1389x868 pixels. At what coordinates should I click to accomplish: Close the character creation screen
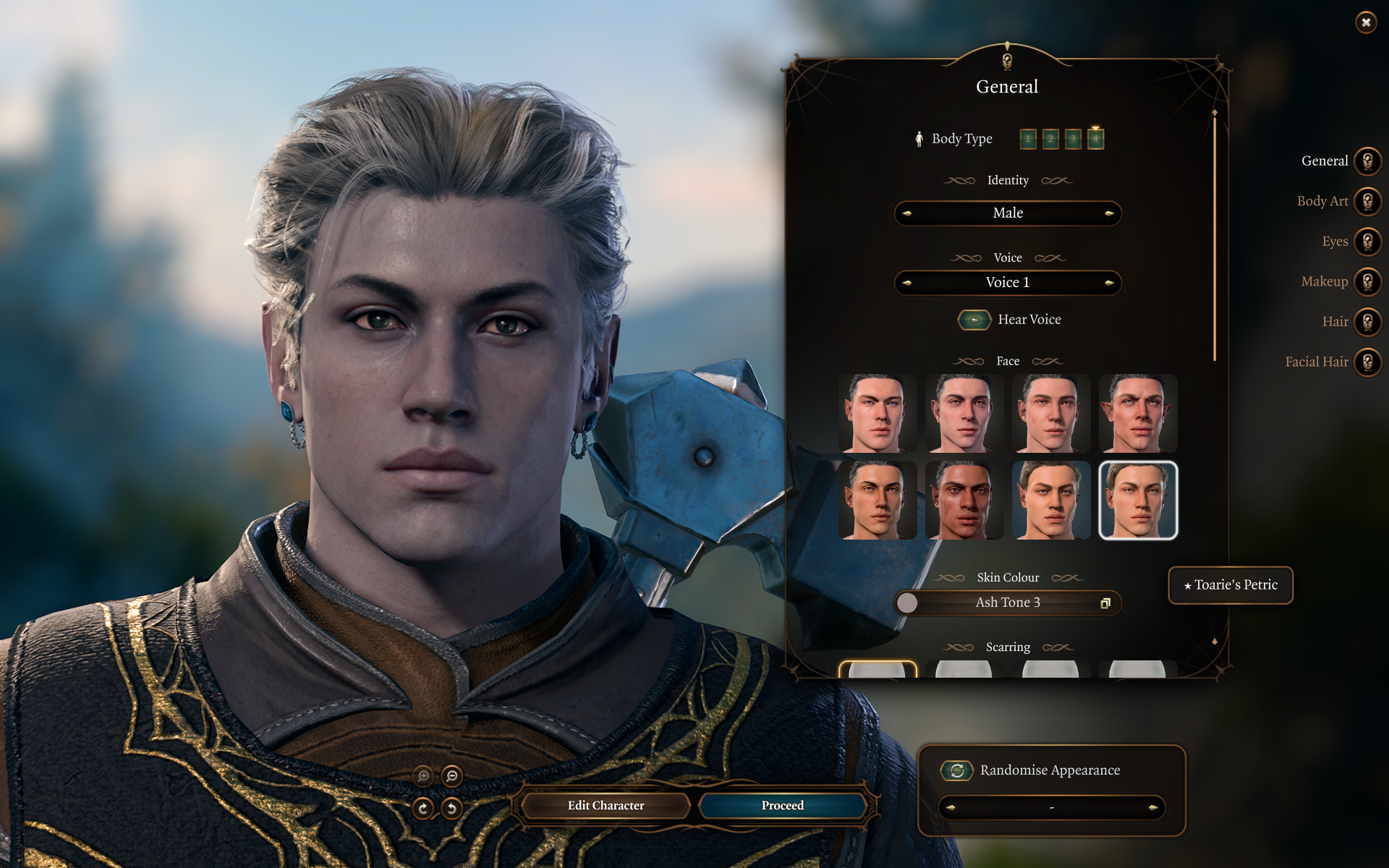(x=1365, y=22)
